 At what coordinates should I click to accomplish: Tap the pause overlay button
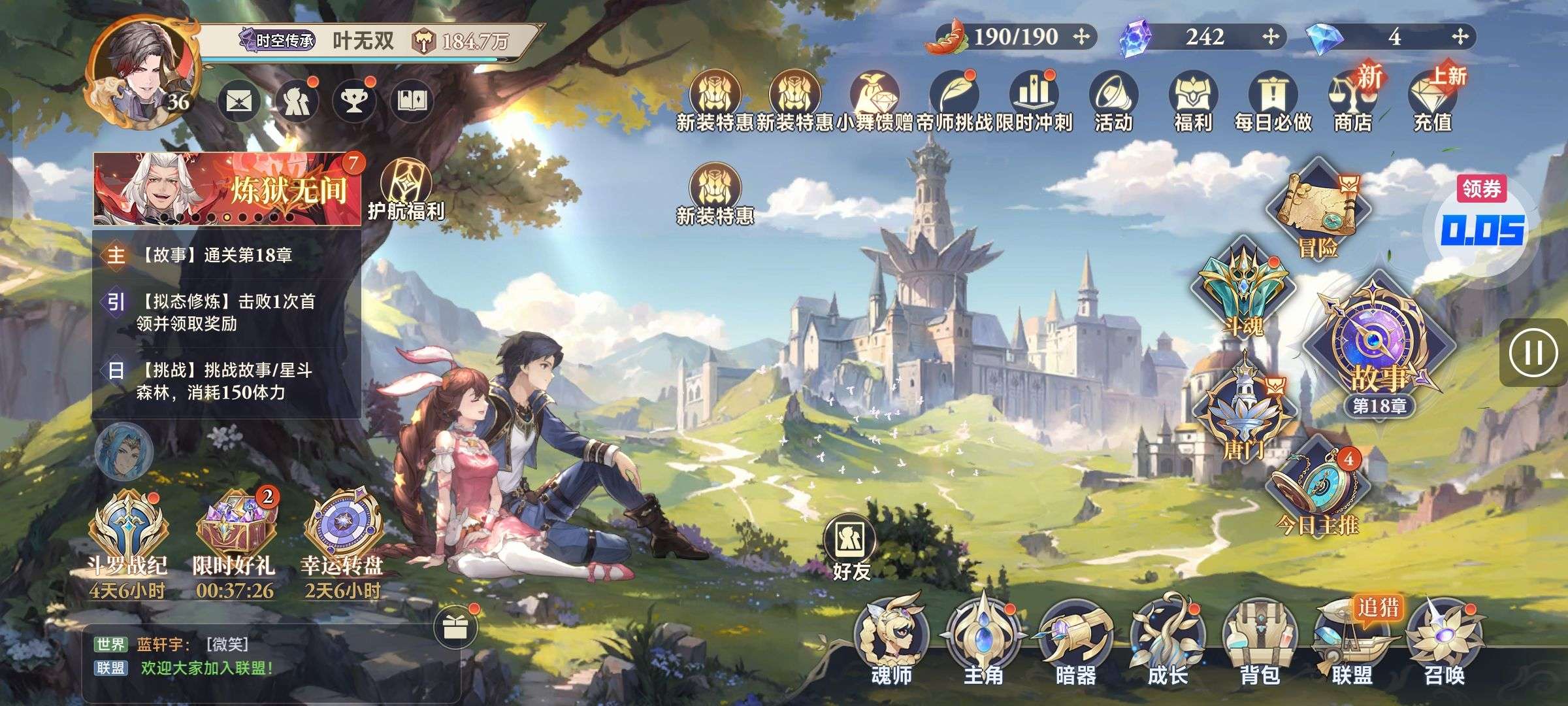click(1533, 353)
